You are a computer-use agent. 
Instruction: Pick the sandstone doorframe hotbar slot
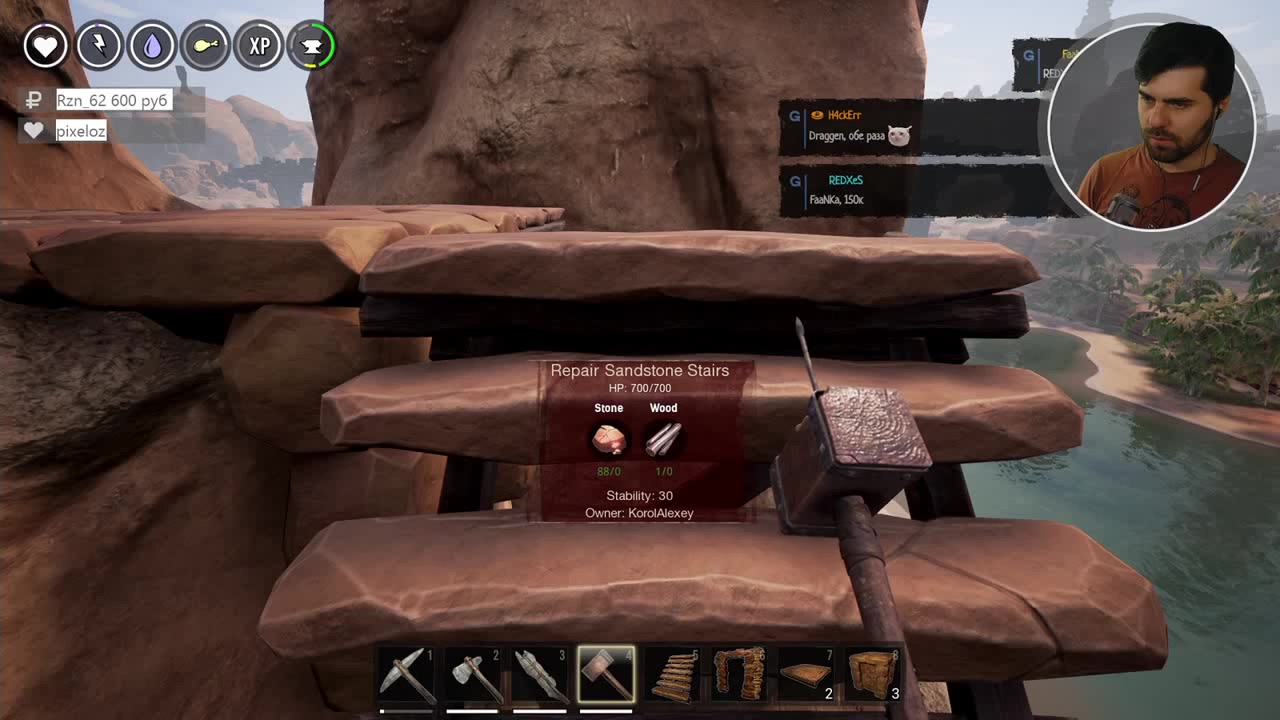click(x=740, y=674)
